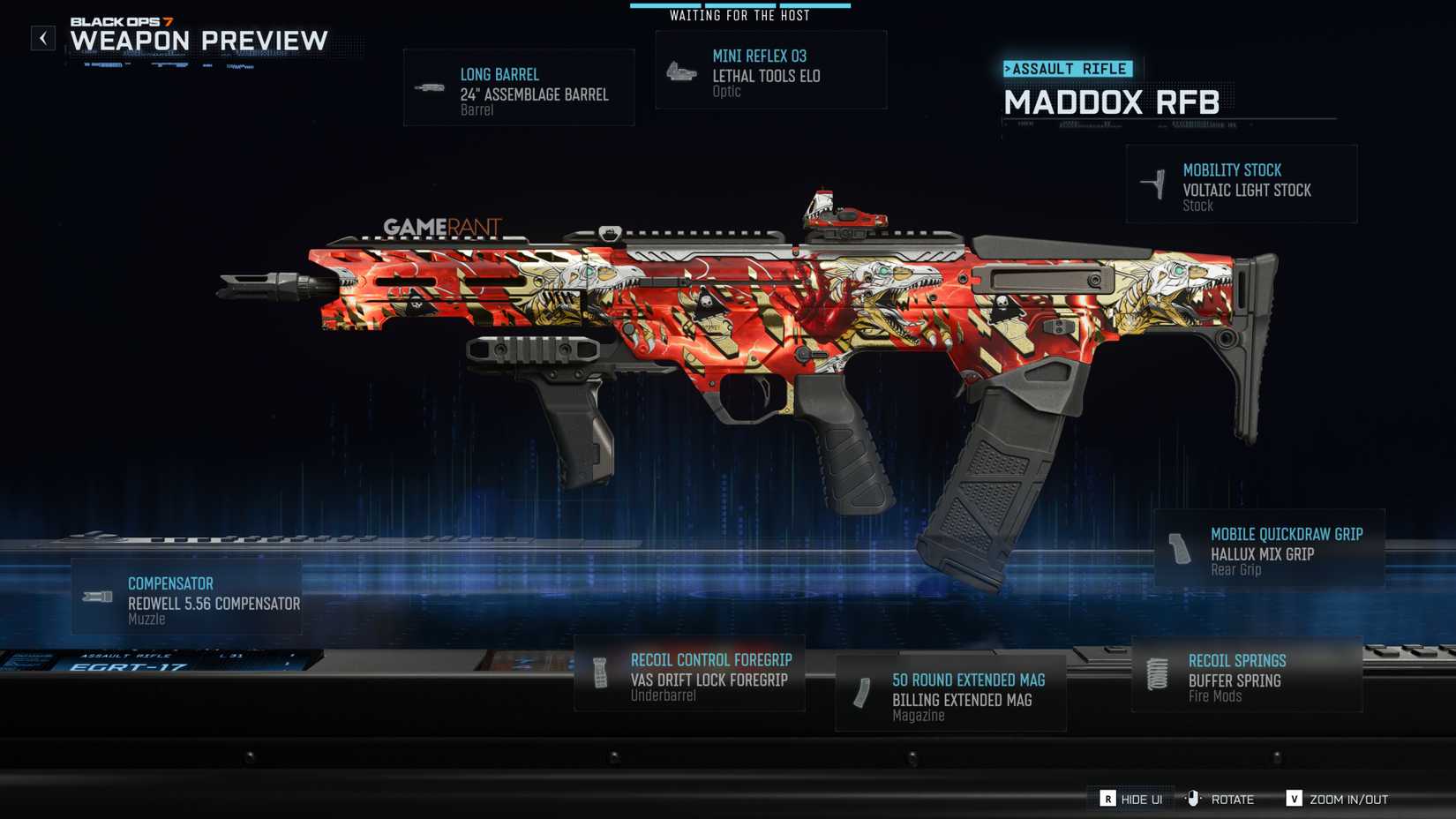Click the mouse Rotate icon in the bottom bar
1456x819 pixels.
pos(1193,799)
